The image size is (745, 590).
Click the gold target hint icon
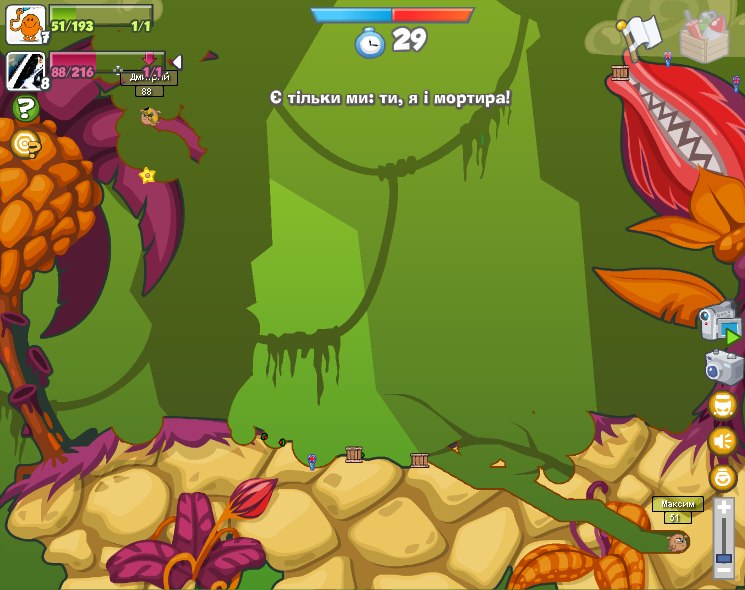[x=25, y=145]
